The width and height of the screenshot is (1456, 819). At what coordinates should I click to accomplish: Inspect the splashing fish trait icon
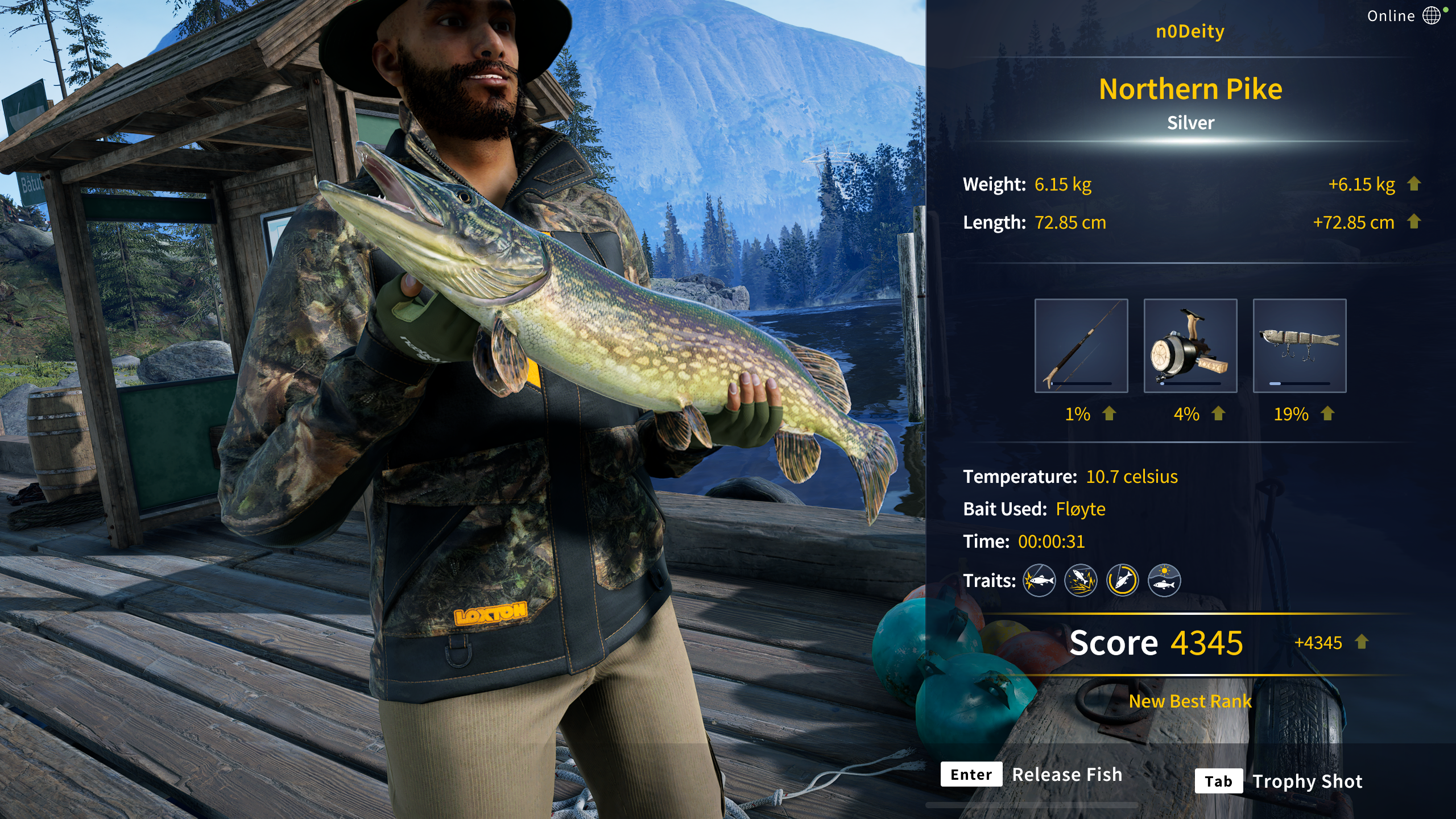[x=1081, y=581]
